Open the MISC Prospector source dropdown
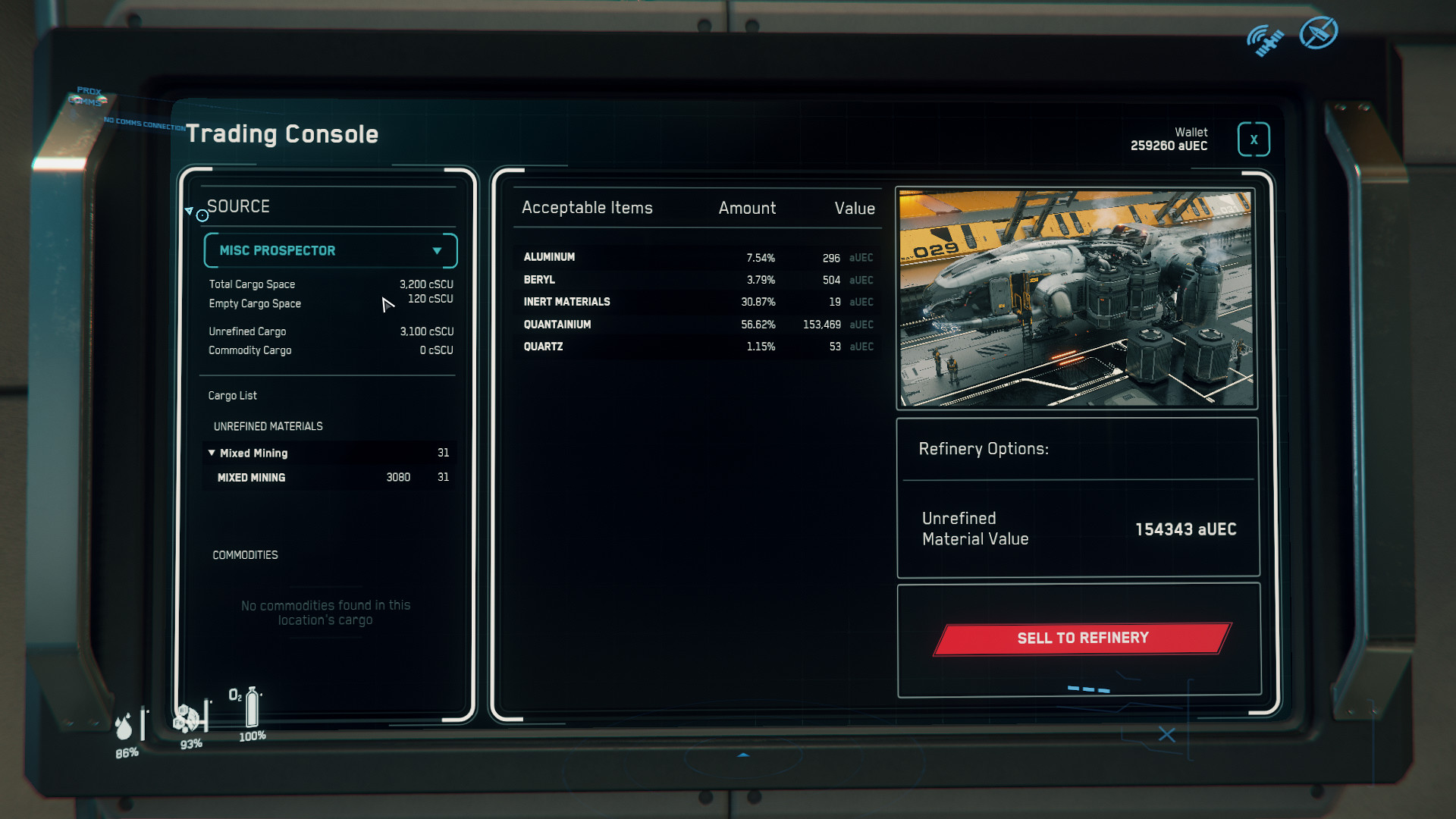Viewport: 1456px width, 819px height. (331, 251)
